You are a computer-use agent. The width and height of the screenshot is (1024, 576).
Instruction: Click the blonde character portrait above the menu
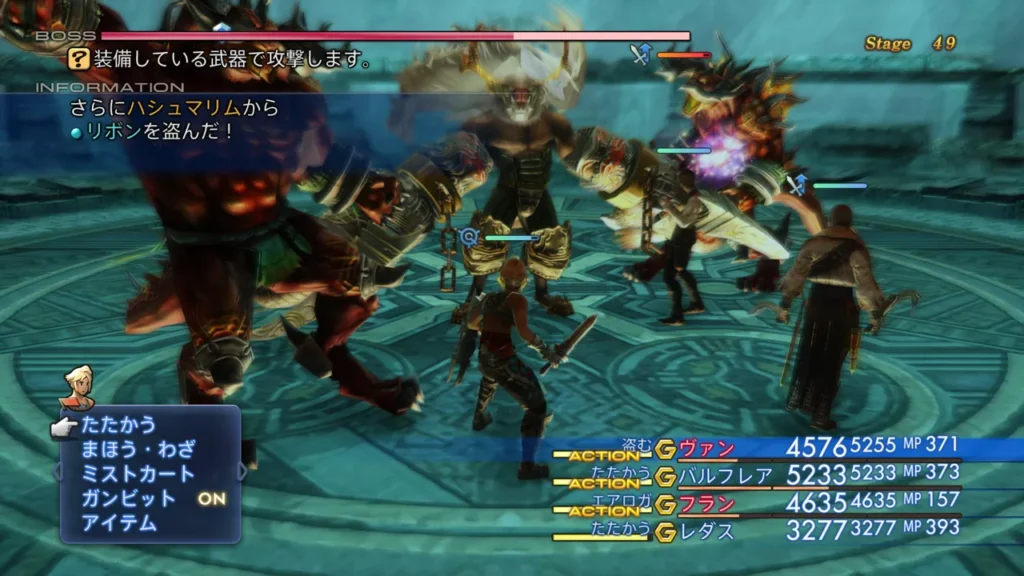77,387
